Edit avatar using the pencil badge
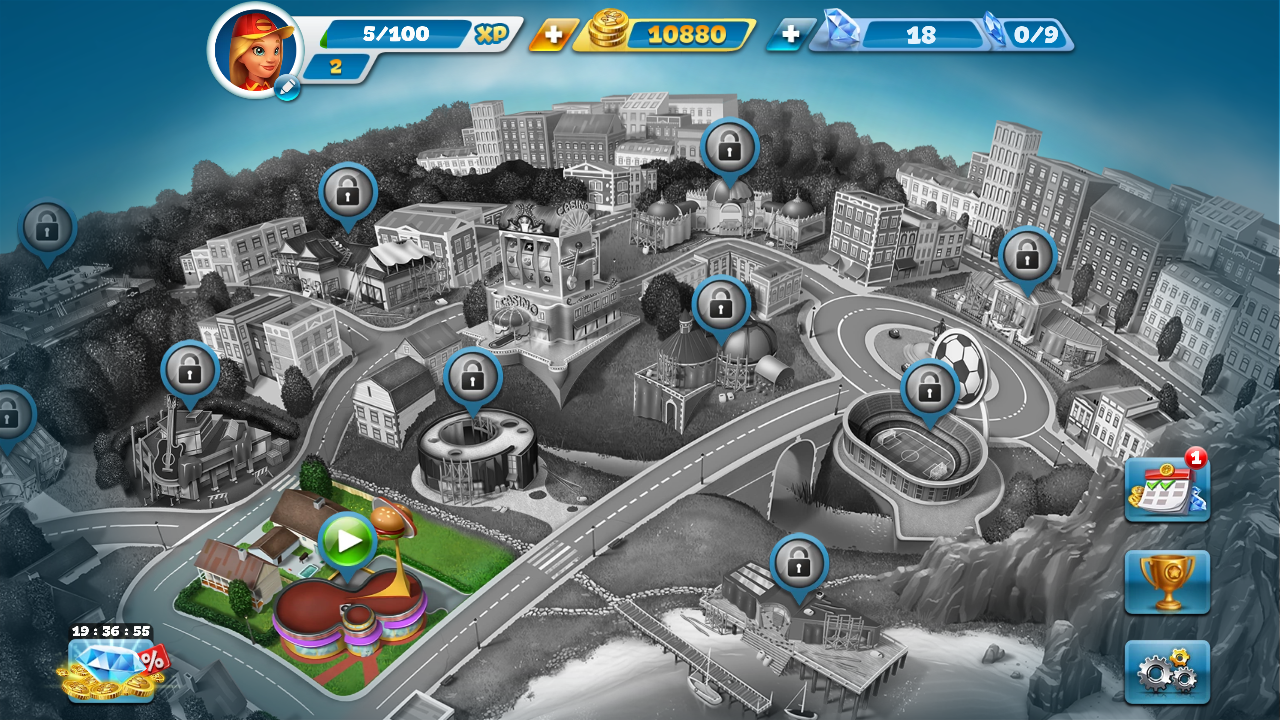This screenshot has width=1280, height=720. [286, 89]
